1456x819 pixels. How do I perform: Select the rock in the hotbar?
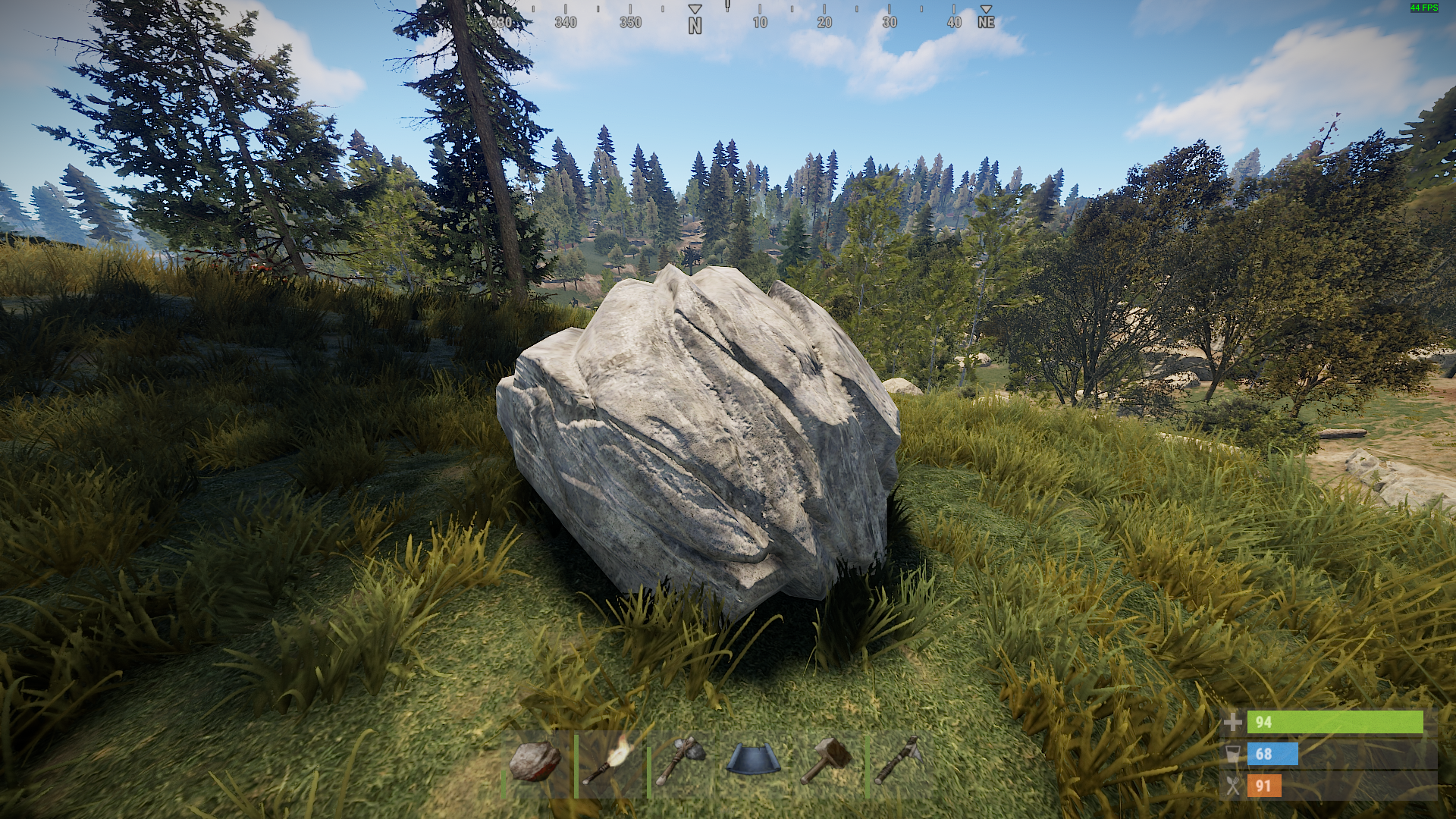(535, 762)
